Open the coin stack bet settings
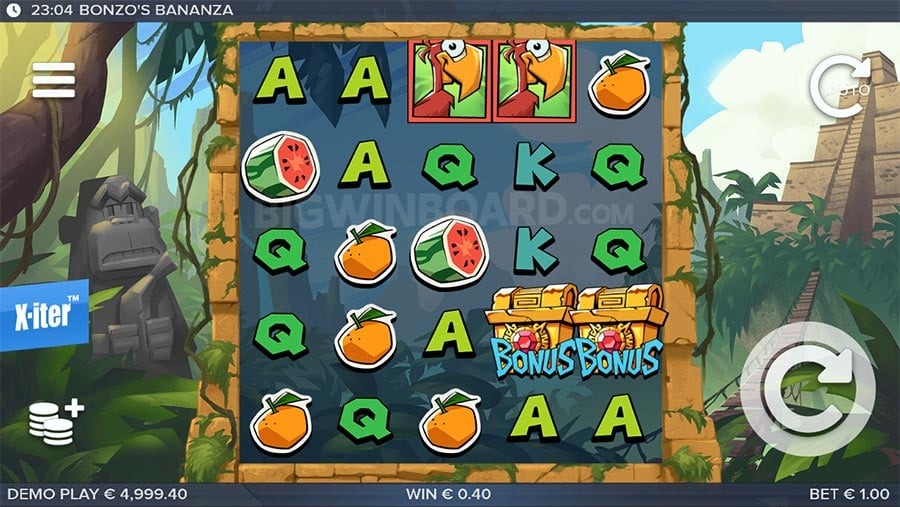 pos(55,423)
